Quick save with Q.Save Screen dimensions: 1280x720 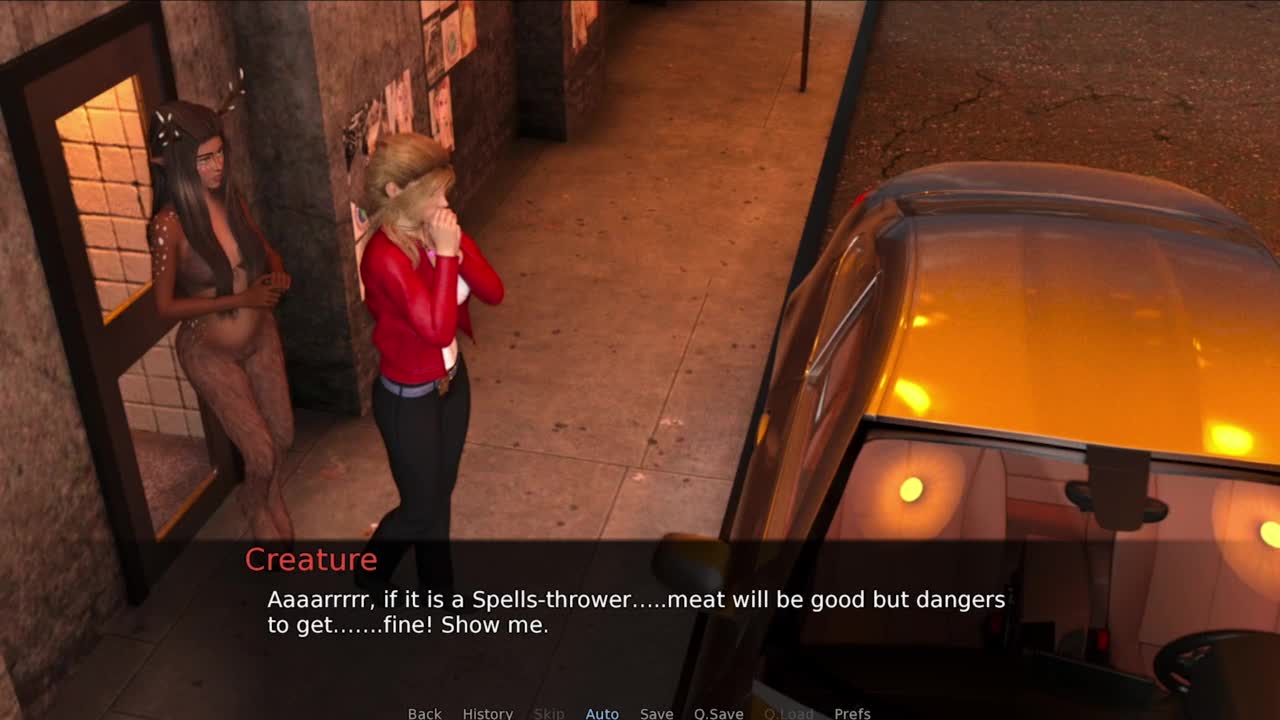(718, 713)
